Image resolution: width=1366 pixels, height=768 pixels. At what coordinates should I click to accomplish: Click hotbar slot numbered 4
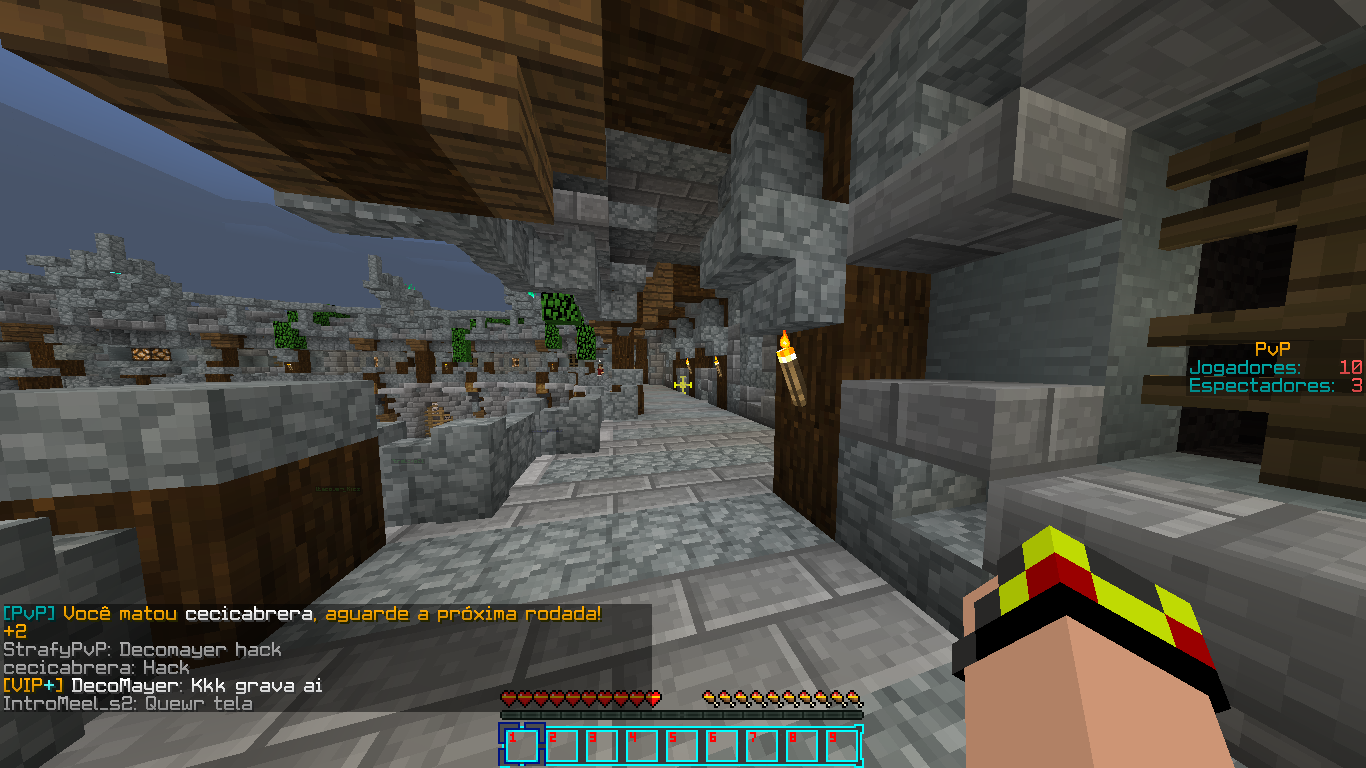click(641, 746)
